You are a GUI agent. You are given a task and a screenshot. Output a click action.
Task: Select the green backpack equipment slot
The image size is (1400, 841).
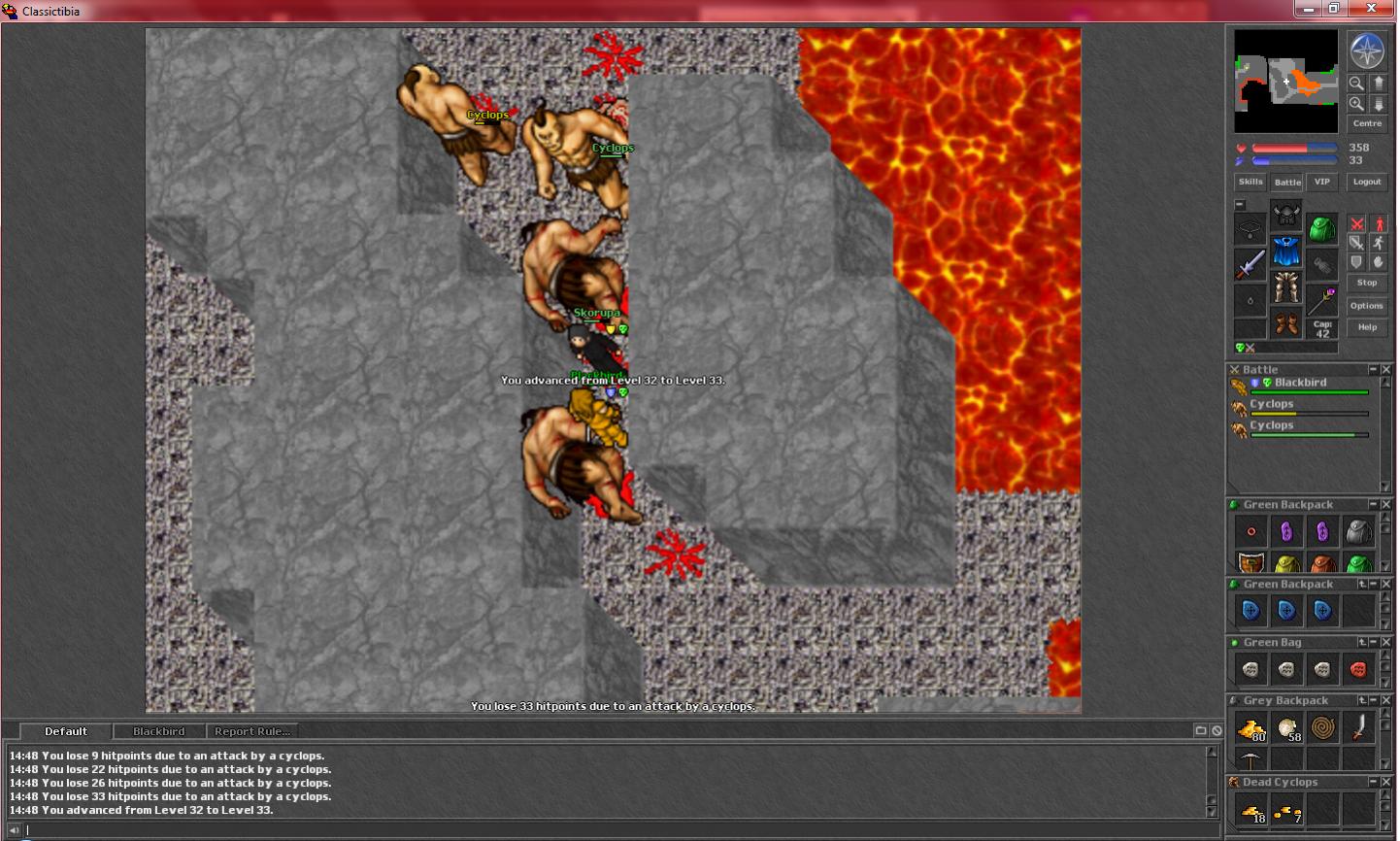1321,229
